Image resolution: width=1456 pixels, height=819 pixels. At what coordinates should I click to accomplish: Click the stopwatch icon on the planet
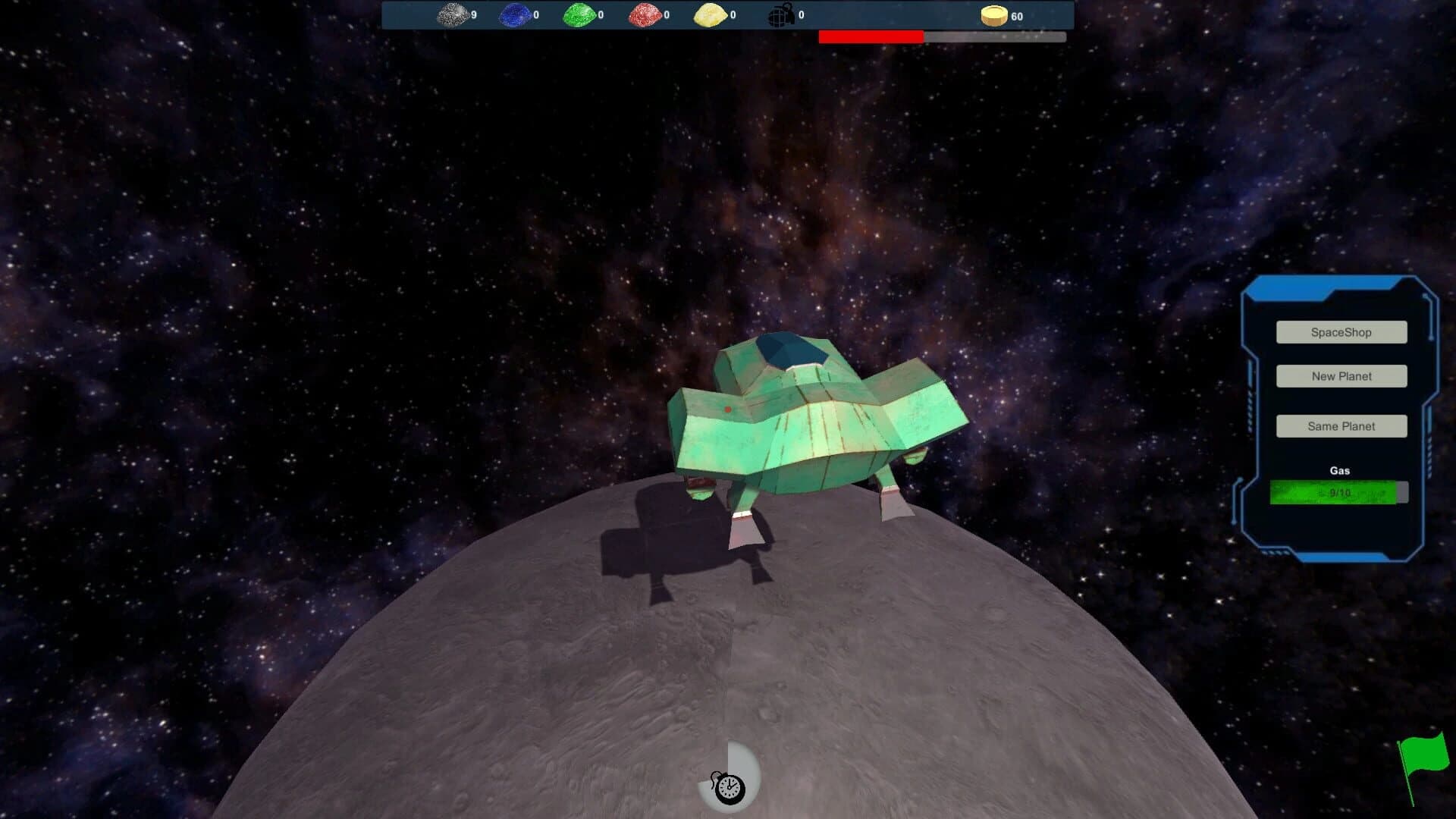[730, 786]
